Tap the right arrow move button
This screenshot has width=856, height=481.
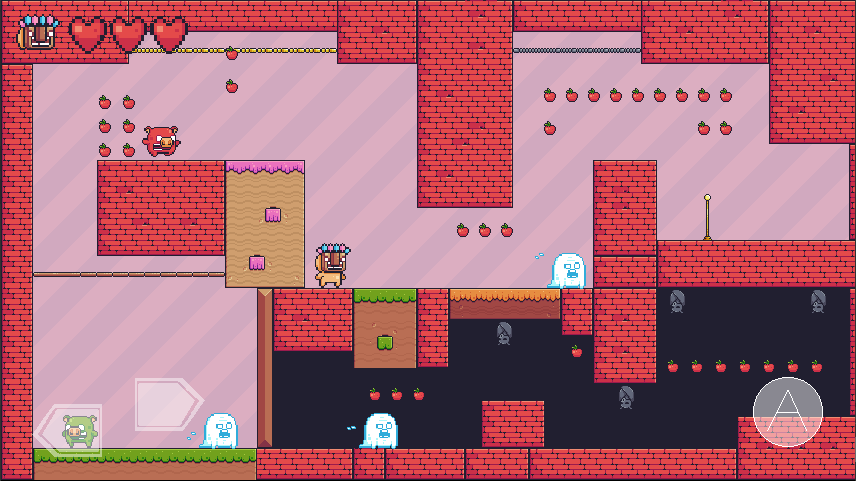tap(168, 404)
